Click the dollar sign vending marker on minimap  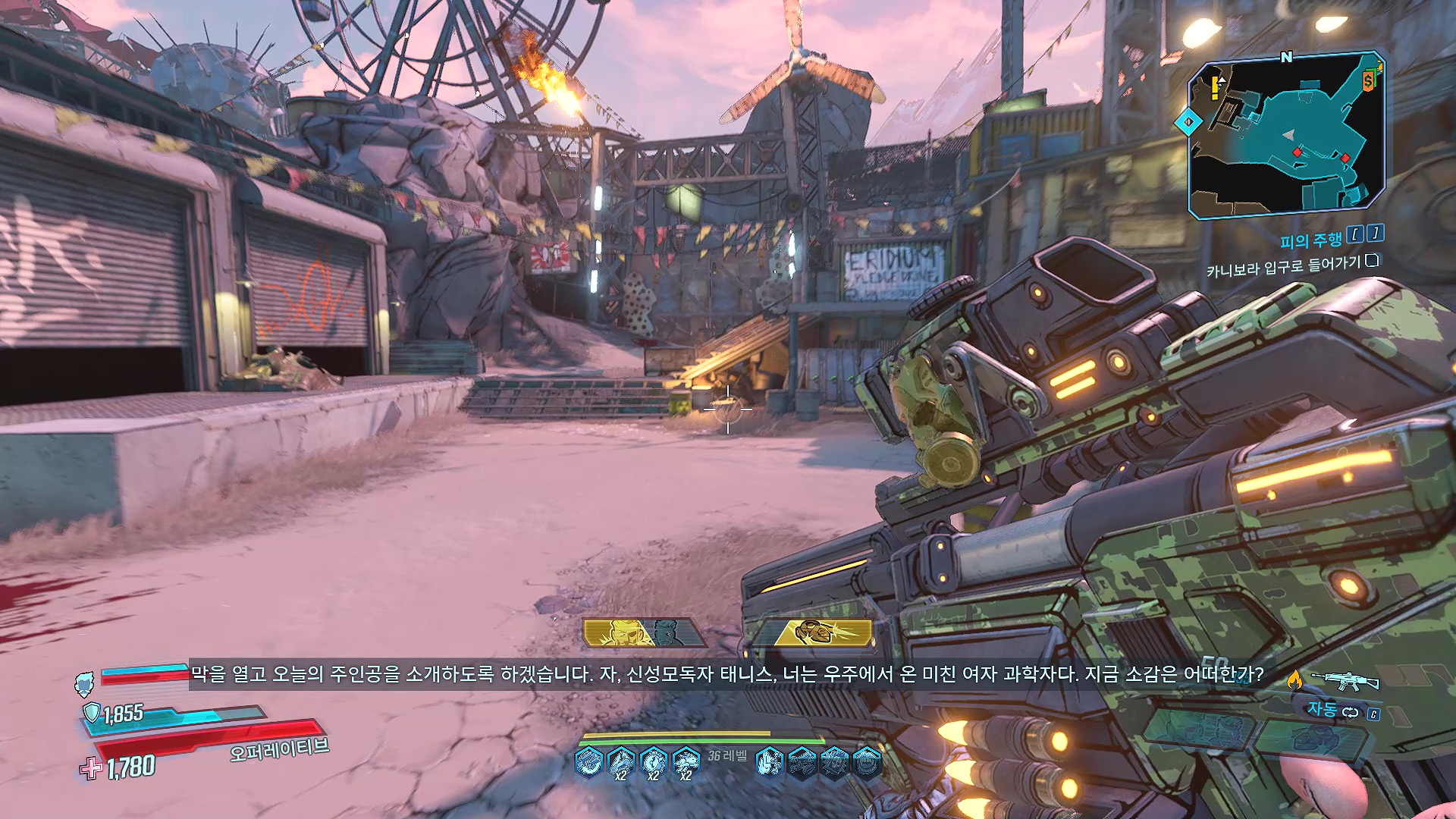(1369, 80)
